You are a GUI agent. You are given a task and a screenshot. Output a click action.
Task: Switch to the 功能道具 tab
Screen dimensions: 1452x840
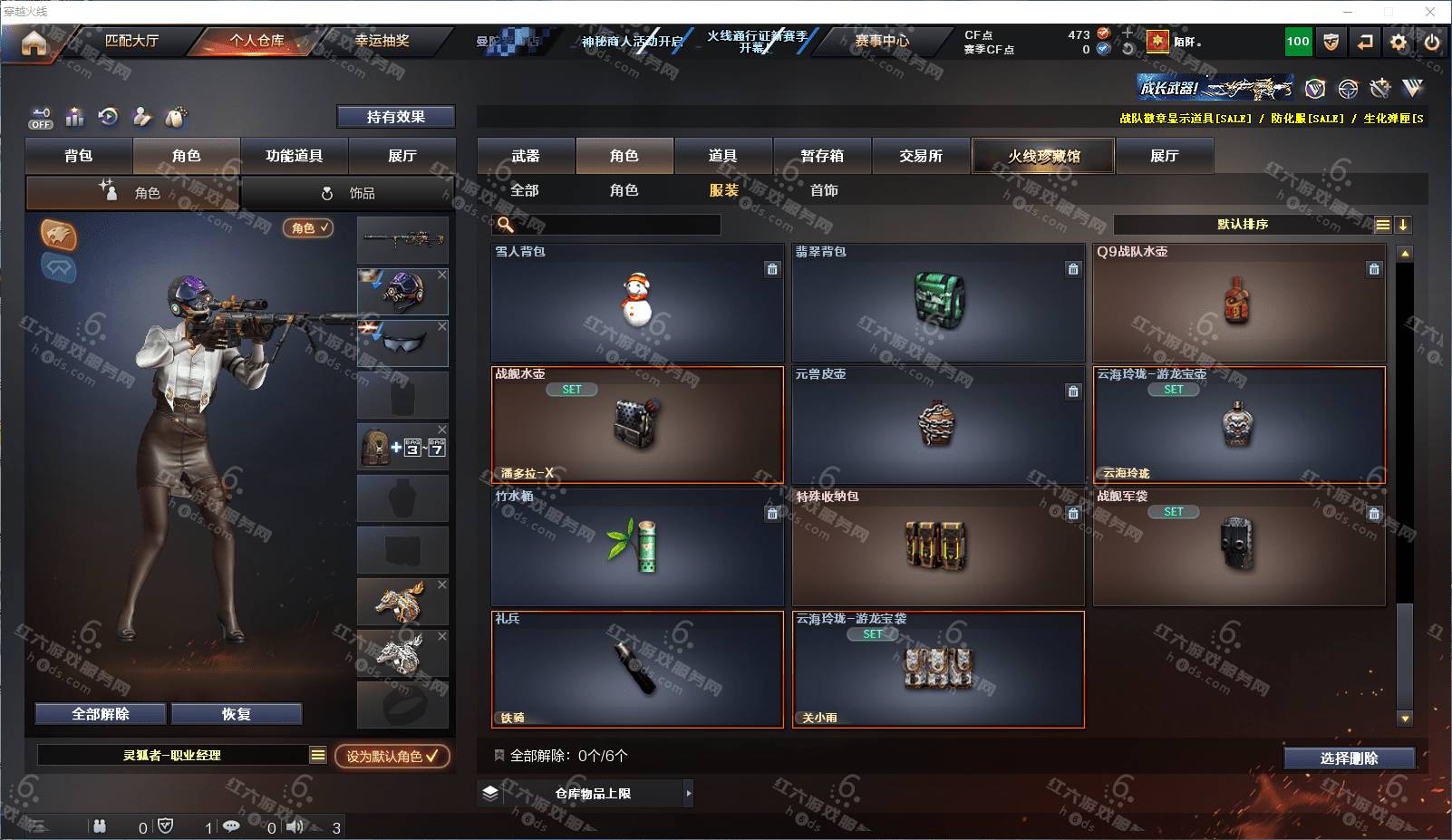294,156
